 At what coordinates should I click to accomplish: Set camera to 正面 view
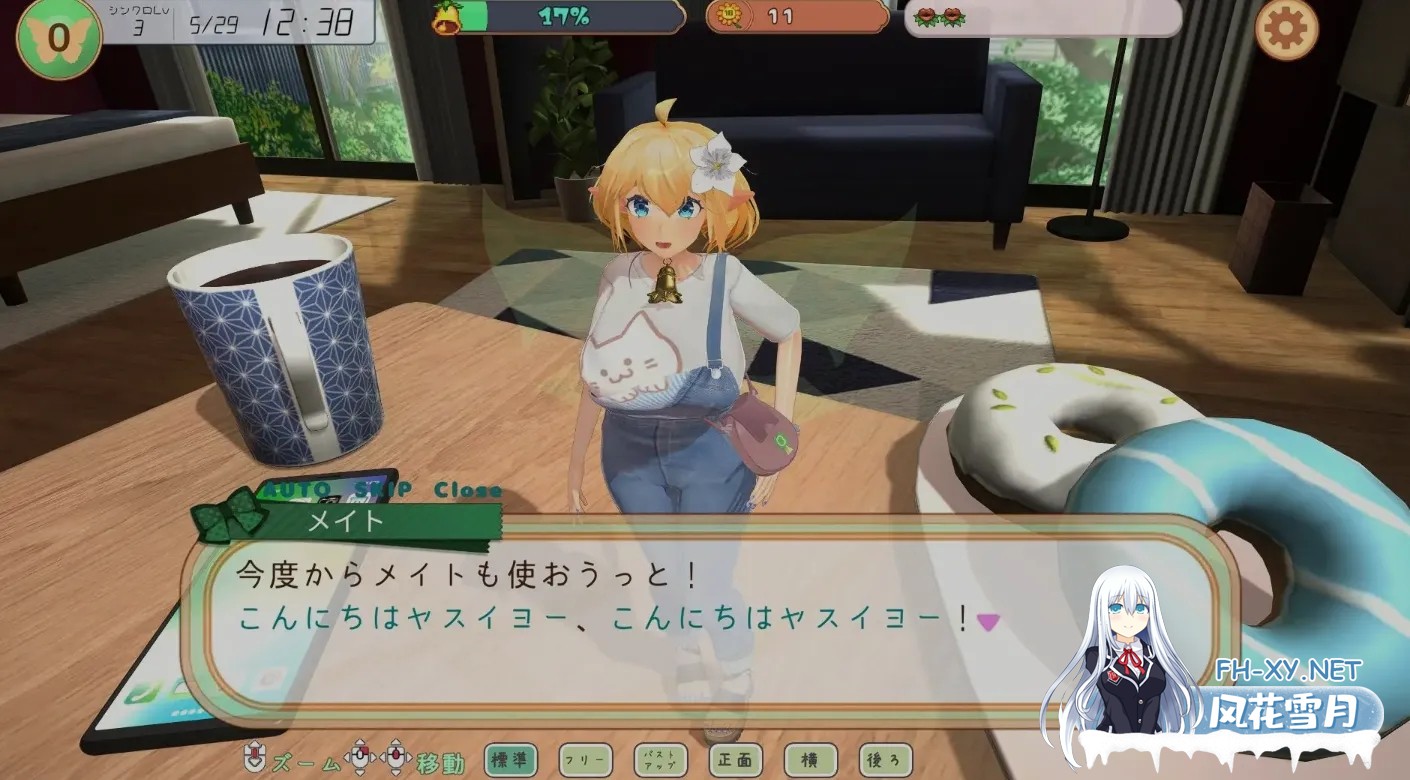pos(735,761)
